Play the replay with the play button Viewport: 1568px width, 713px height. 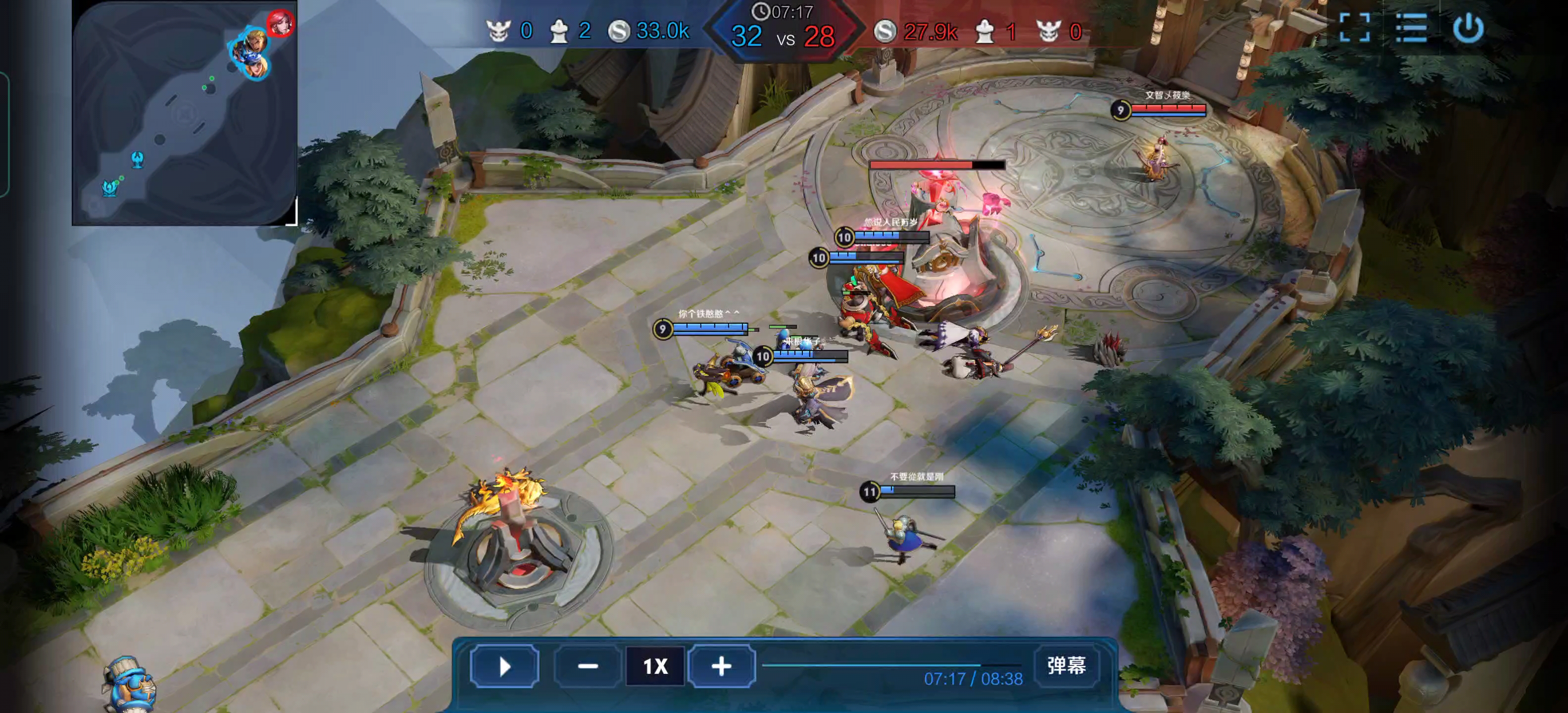(x=504, y=666)
